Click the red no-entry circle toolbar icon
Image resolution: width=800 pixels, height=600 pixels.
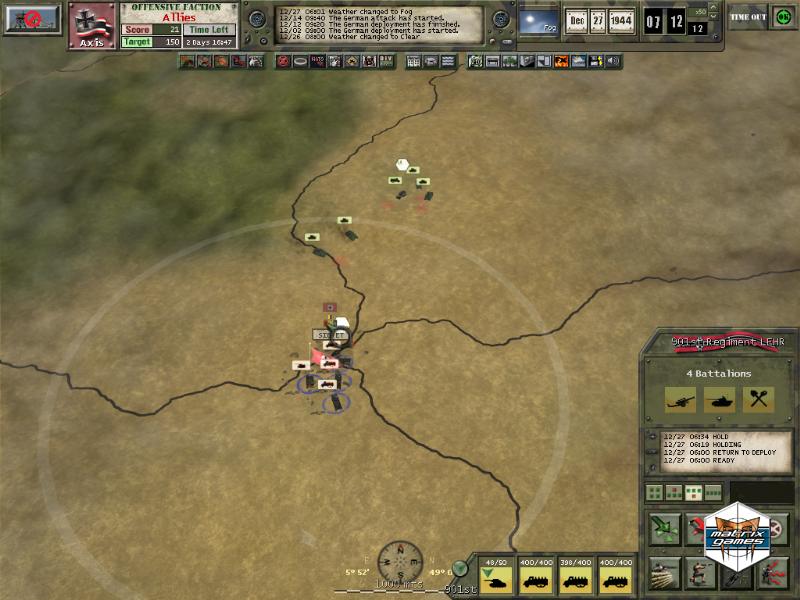point(284,62)
